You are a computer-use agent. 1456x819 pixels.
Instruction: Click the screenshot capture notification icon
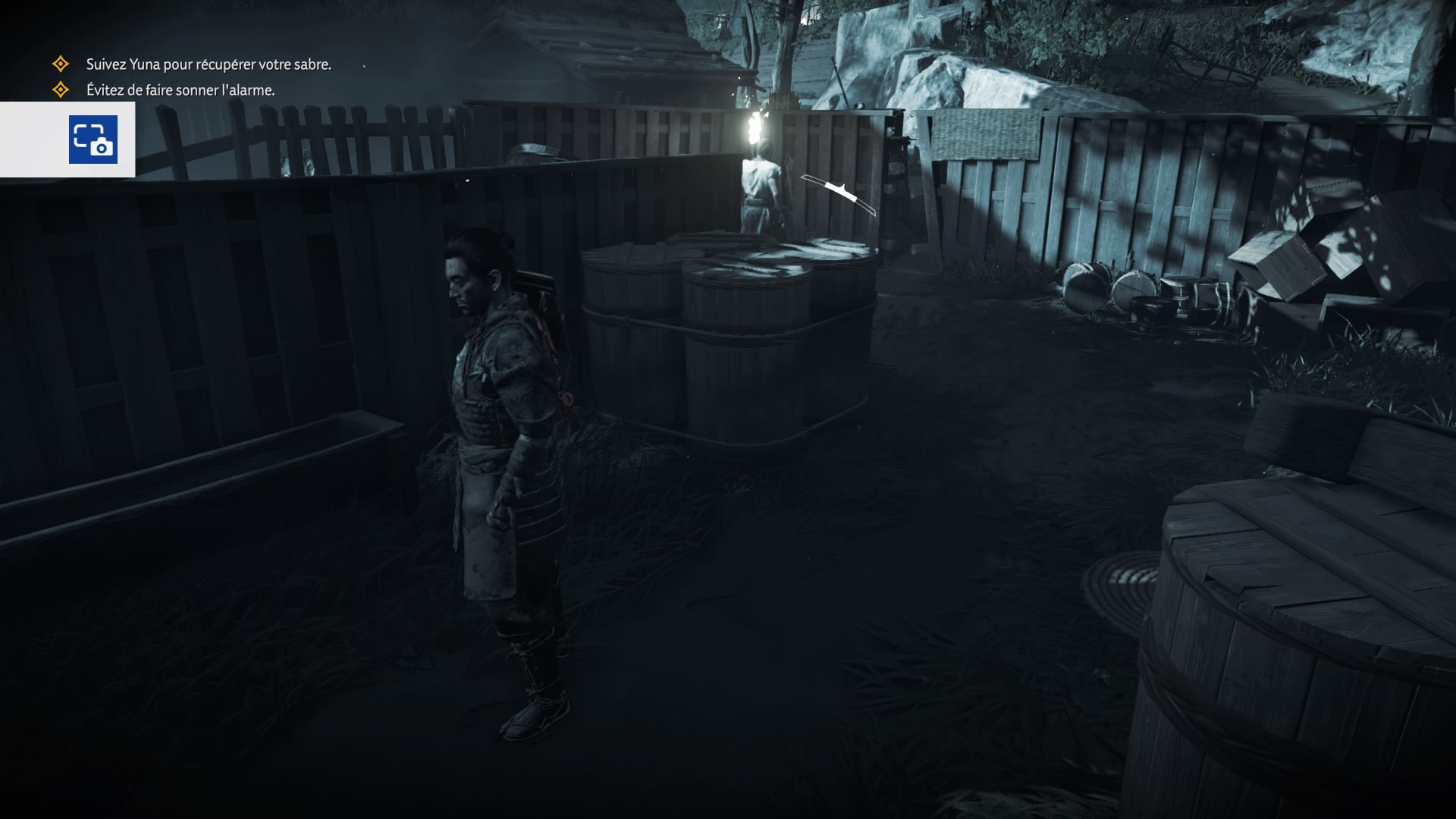(93, 140)
